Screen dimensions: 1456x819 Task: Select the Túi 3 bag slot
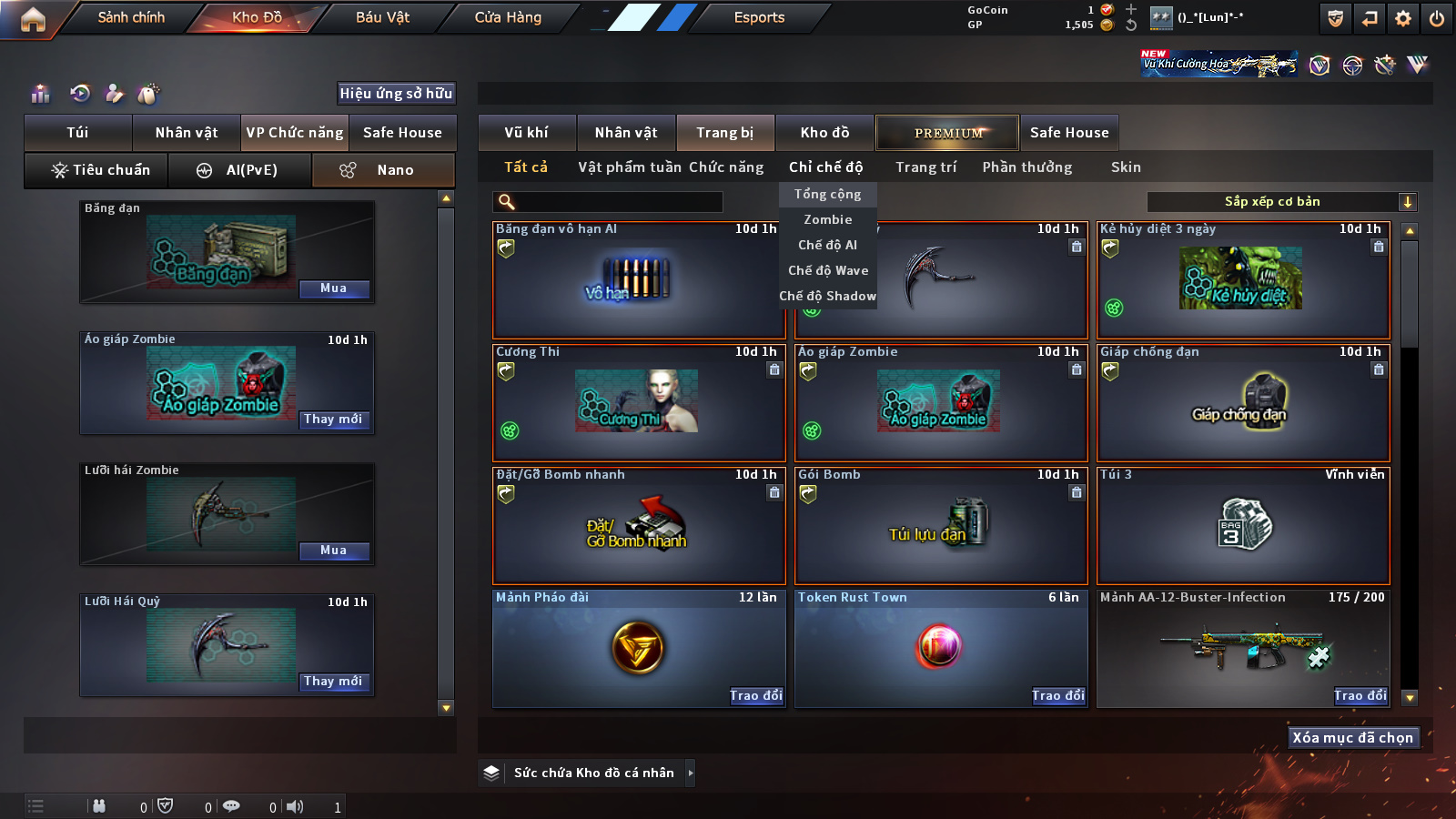(1243, 525)
